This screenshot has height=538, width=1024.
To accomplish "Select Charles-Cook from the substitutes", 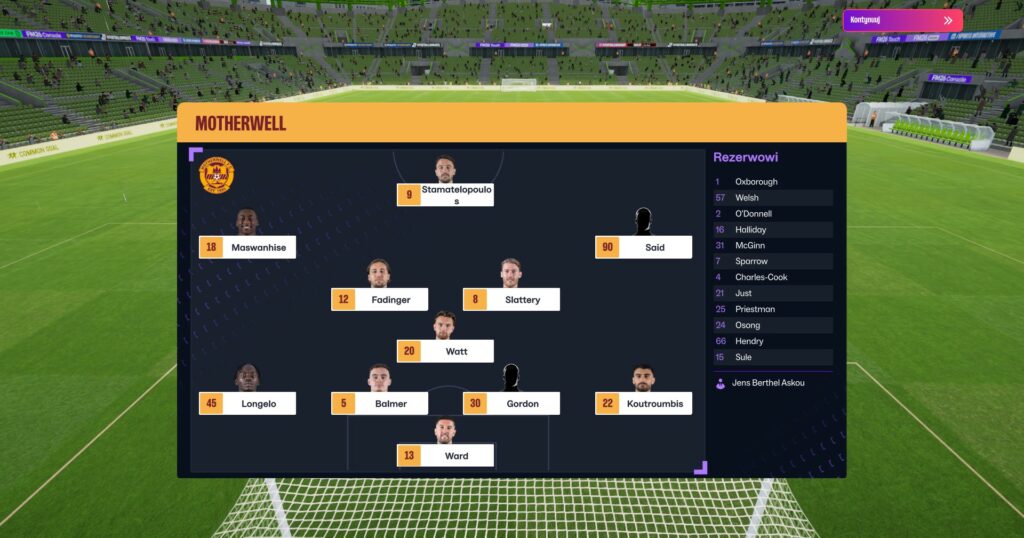I will click(772, 277).
